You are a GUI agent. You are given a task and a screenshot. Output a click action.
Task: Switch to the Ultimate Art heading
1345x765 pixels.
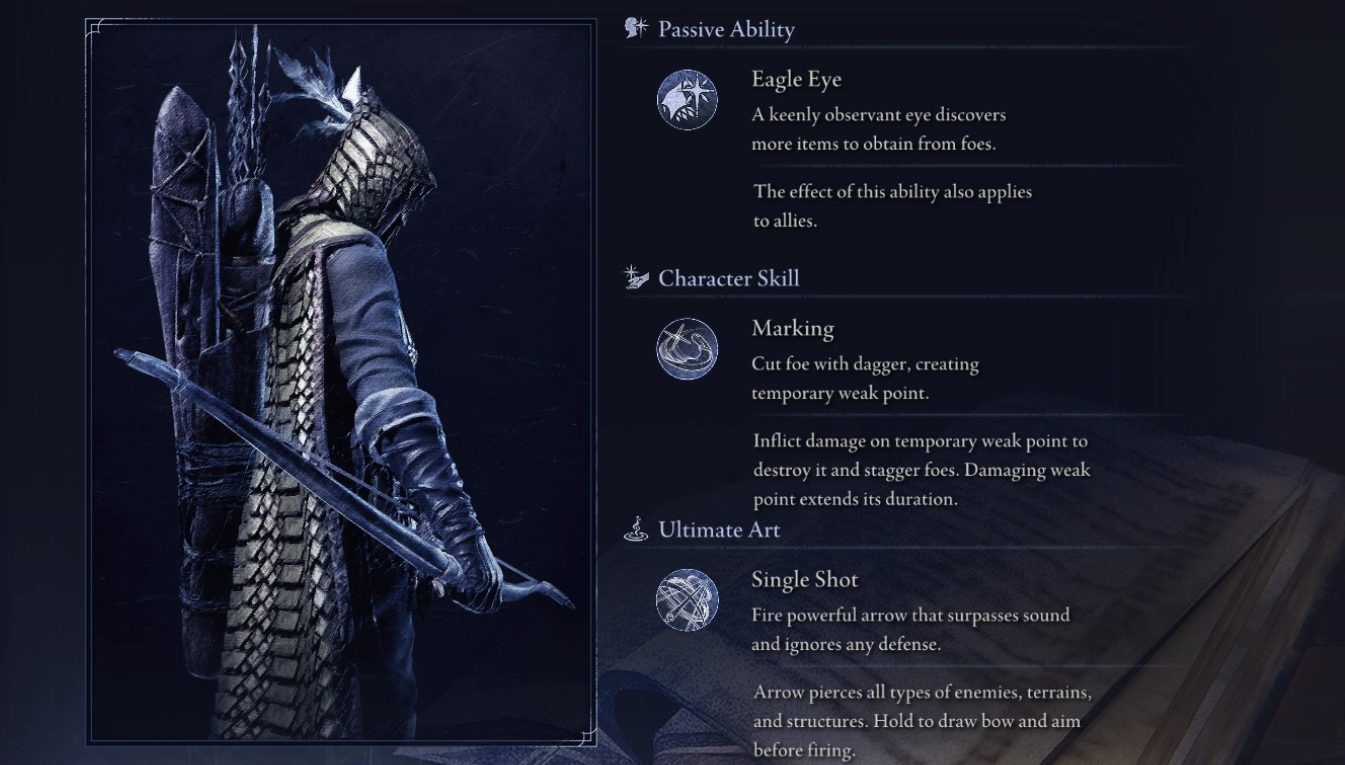tap(718, 530)
